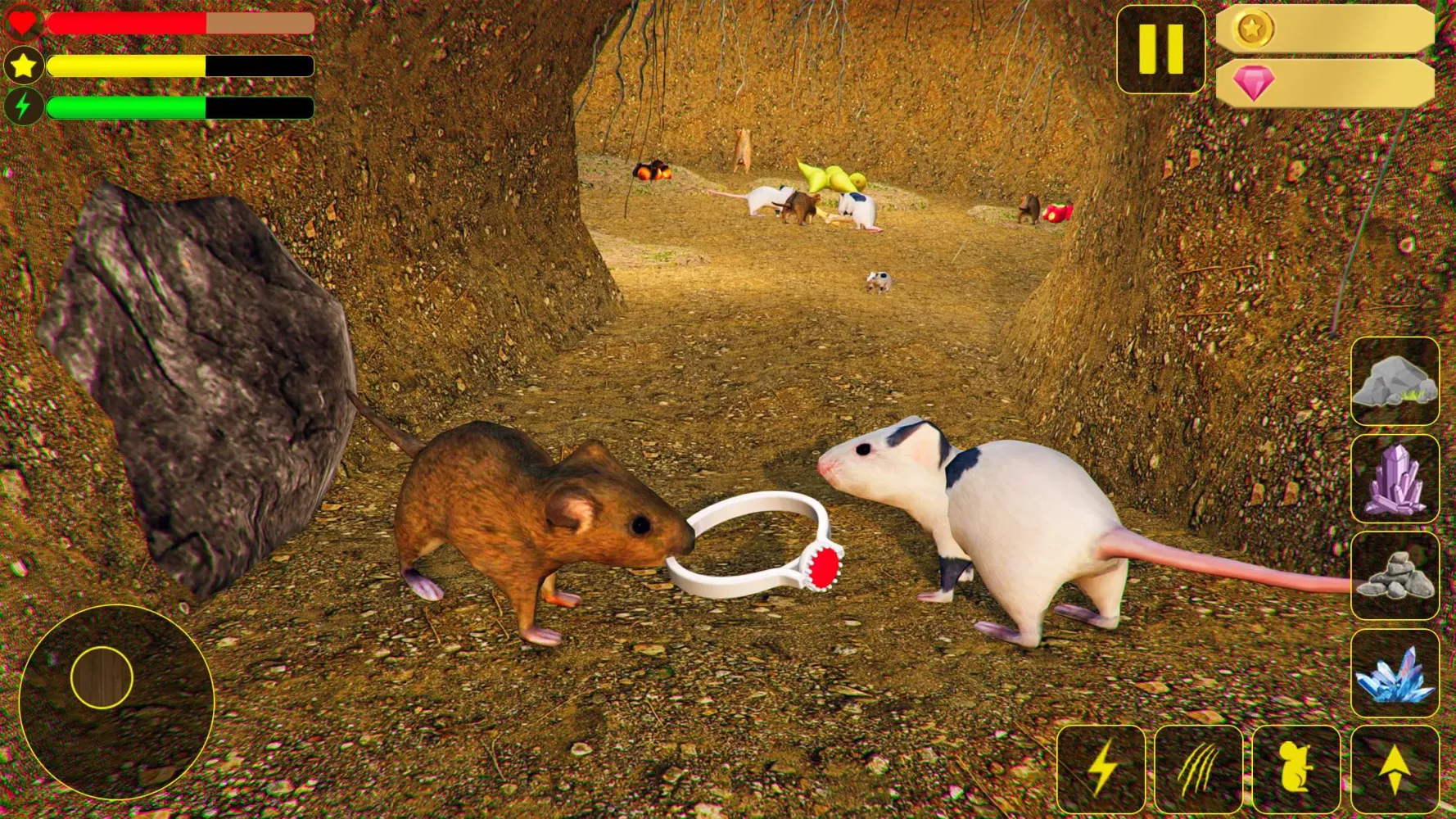Pause the game with the pause button
This screenshot has height=819, width=1456.
[1160, 49]
